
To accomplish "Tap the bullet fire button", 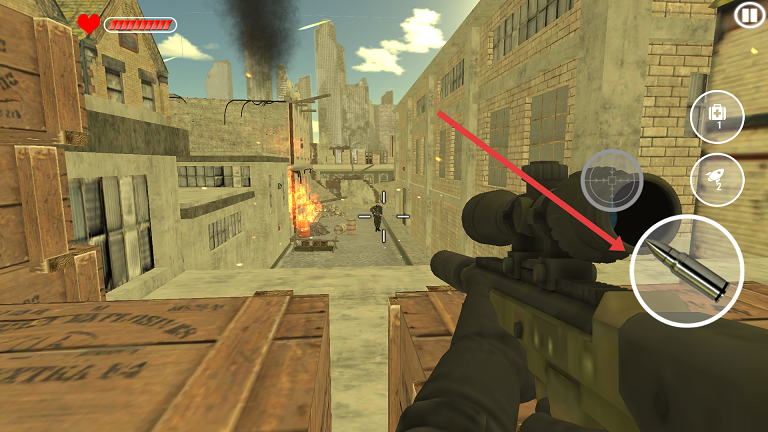I will click(687, 270).
